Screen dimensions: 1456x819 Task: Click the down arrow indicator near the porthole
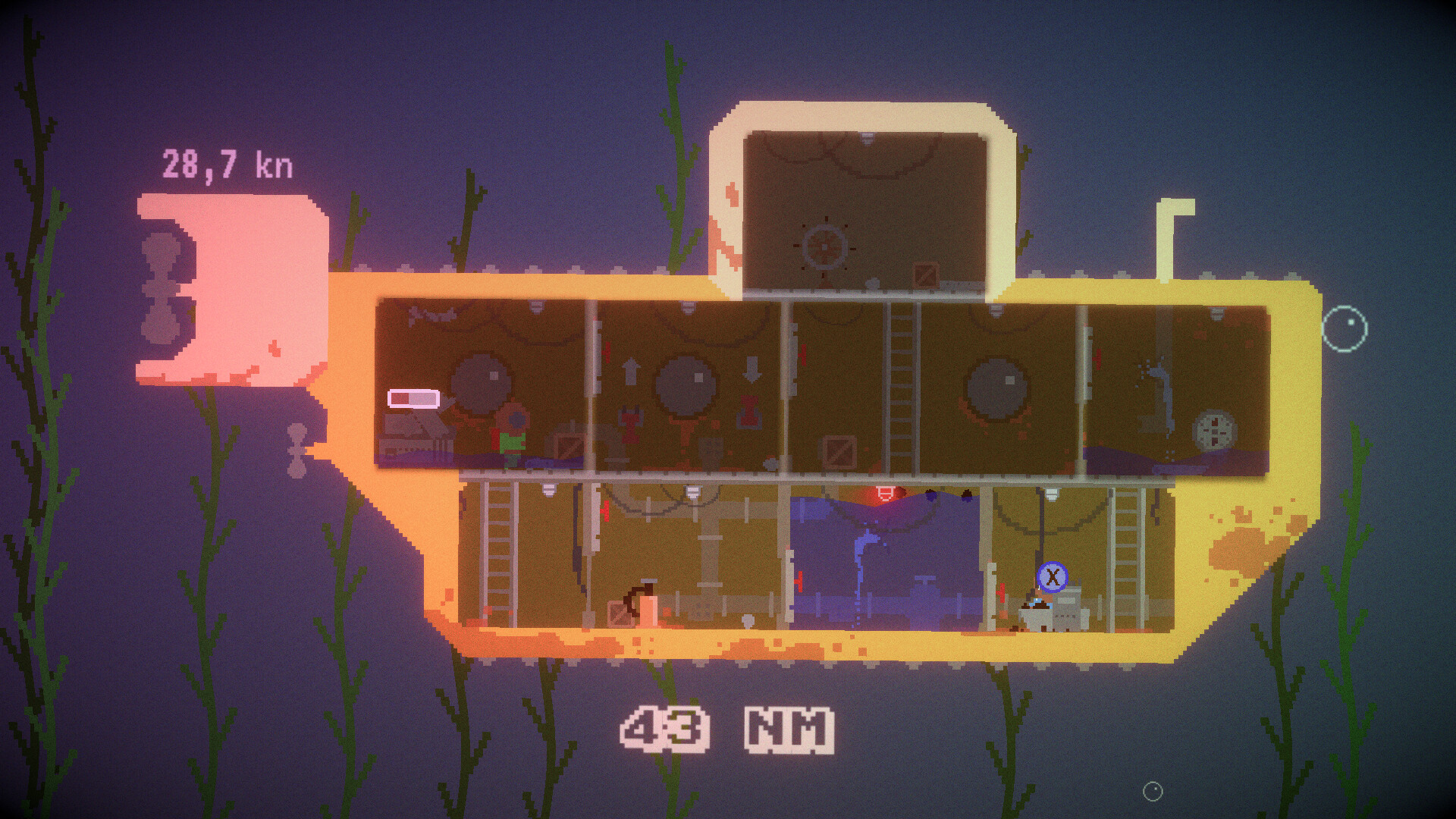coord(752,371)
